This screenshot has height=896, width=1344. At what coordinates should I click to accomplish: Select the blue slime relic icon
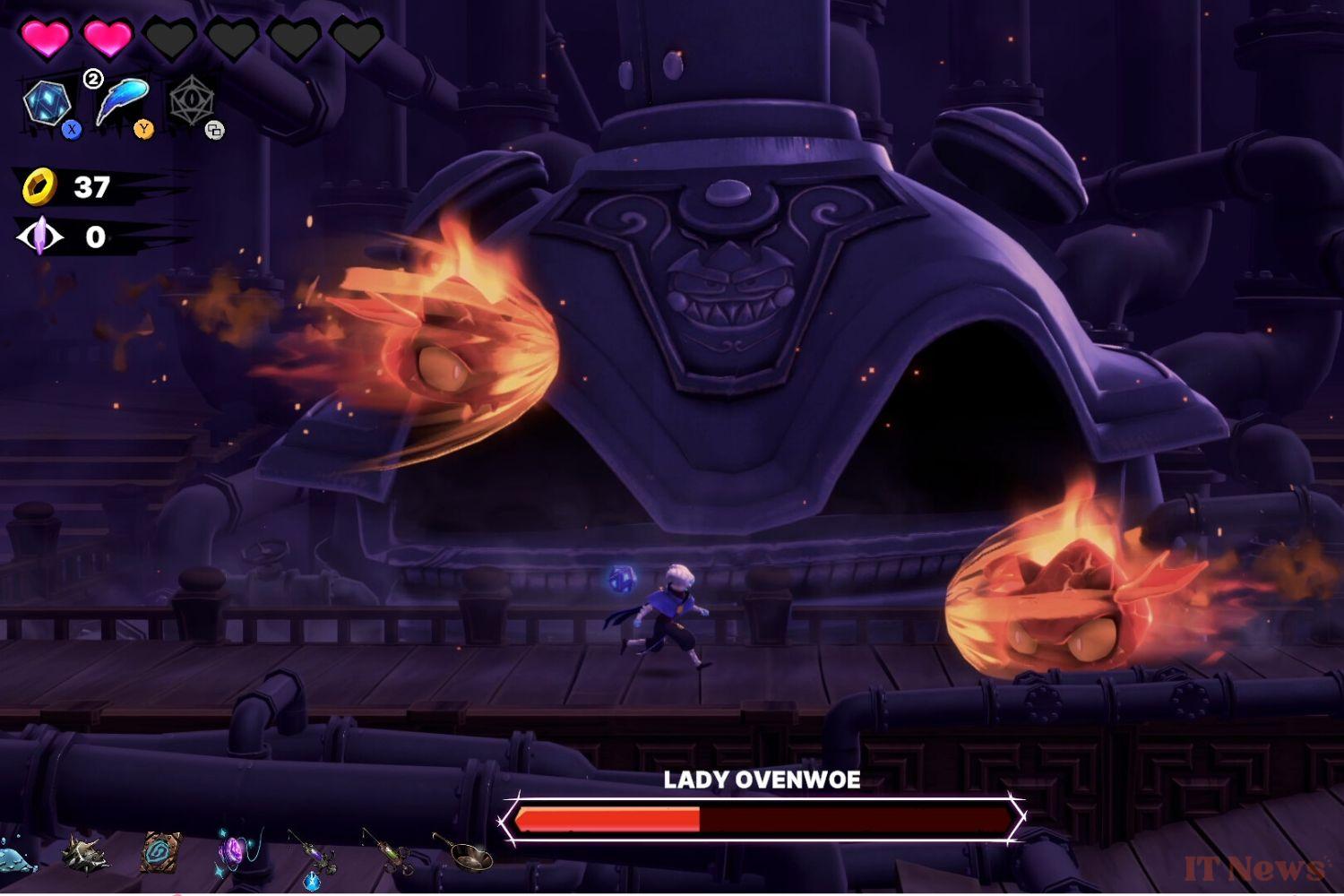(16, 857)
